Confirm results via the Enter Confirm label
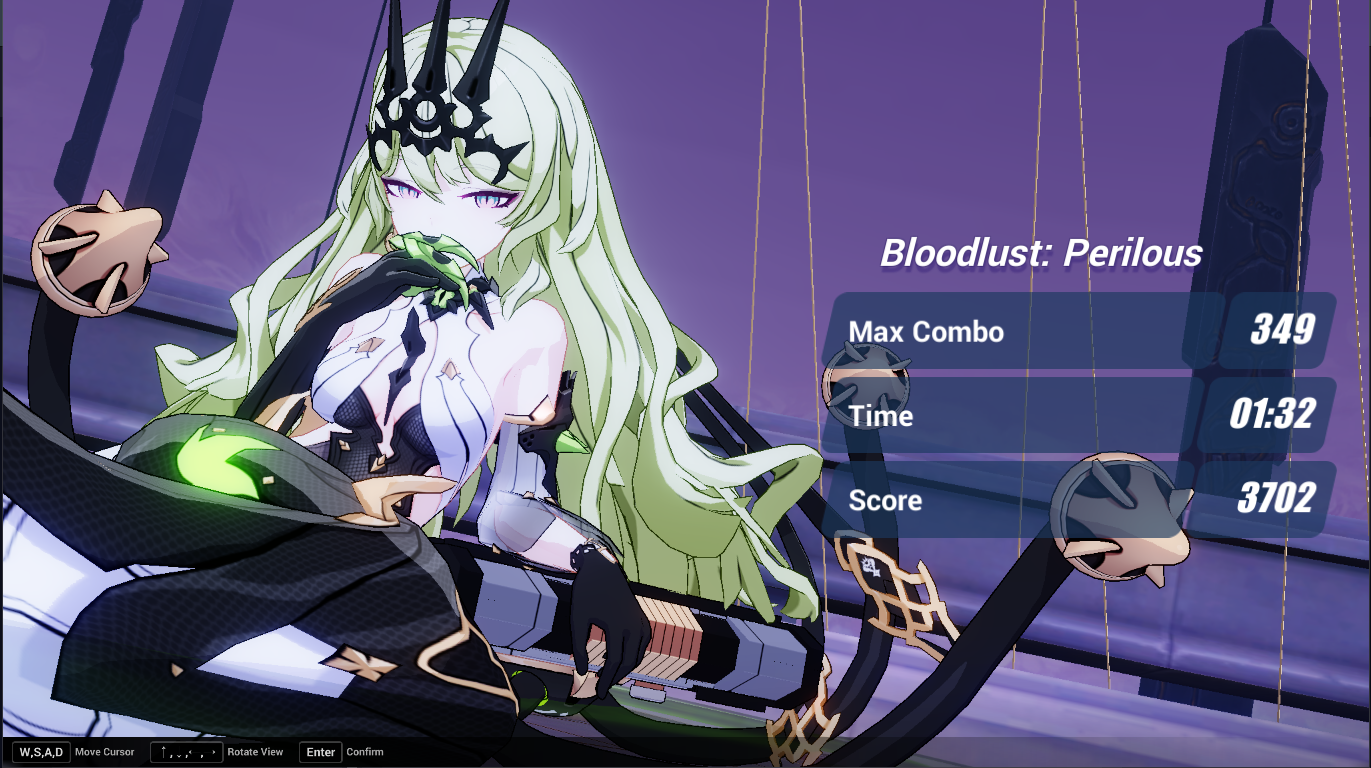Screen dimensions: 1371x768 tap(319, 751)
